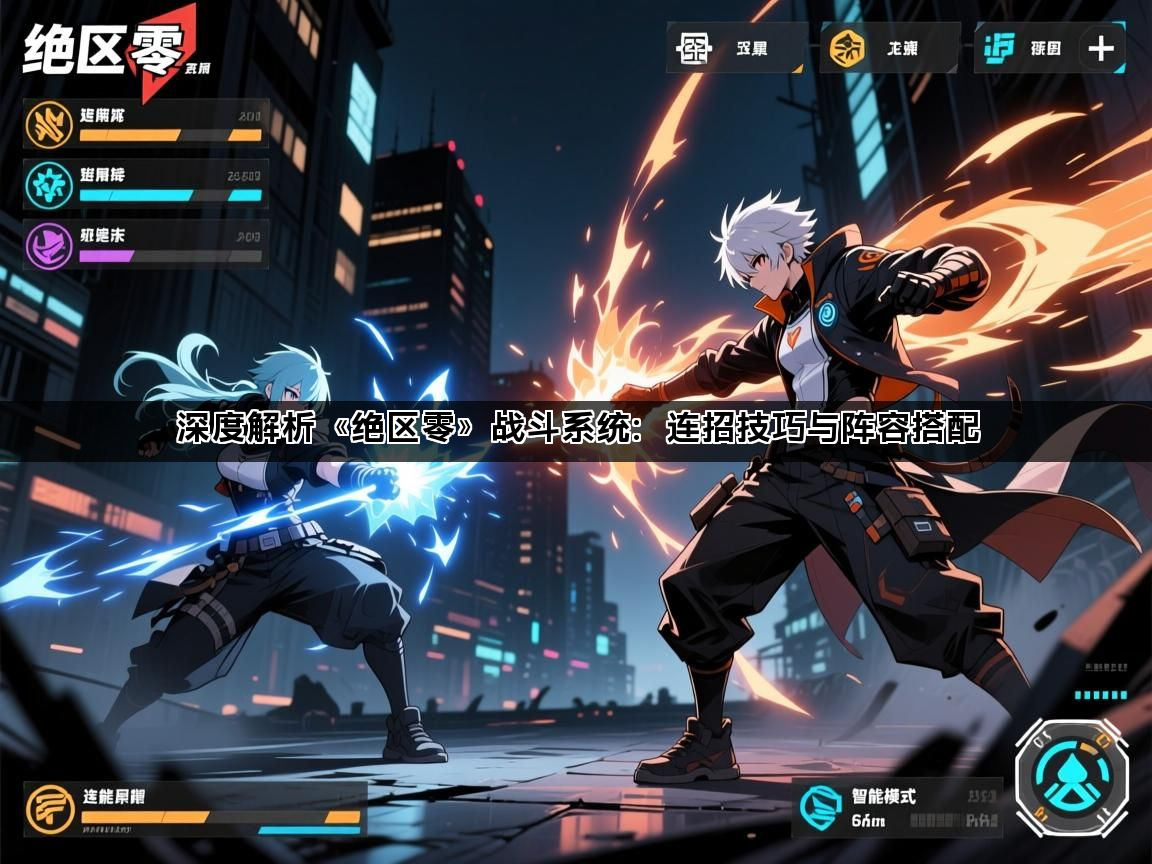Viewport: 1152px width, 864px height.
Task: Click the plus sign button
Action: [x=1101, y=47]
